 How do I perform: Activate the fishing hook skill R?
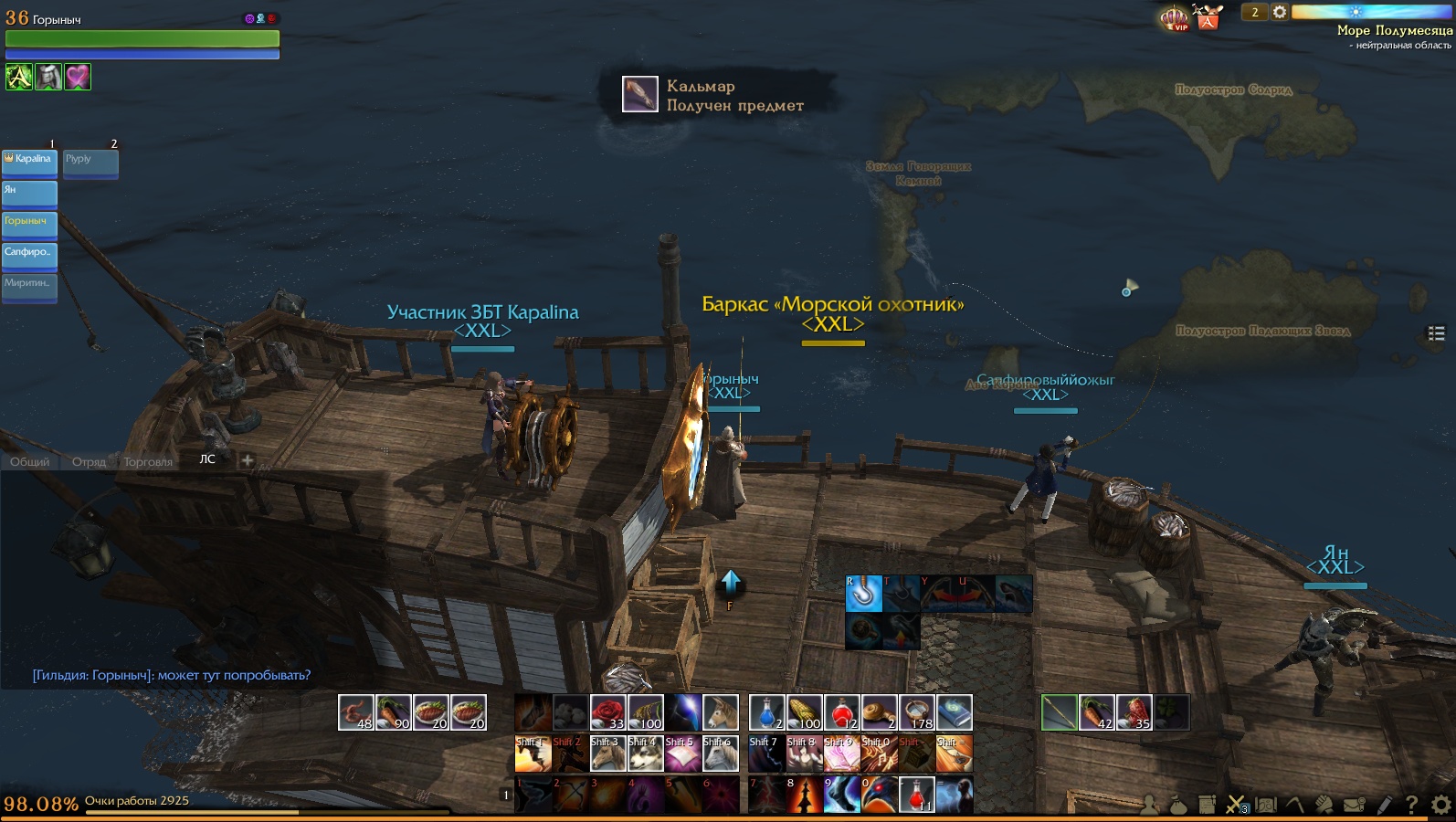point(863,594)
